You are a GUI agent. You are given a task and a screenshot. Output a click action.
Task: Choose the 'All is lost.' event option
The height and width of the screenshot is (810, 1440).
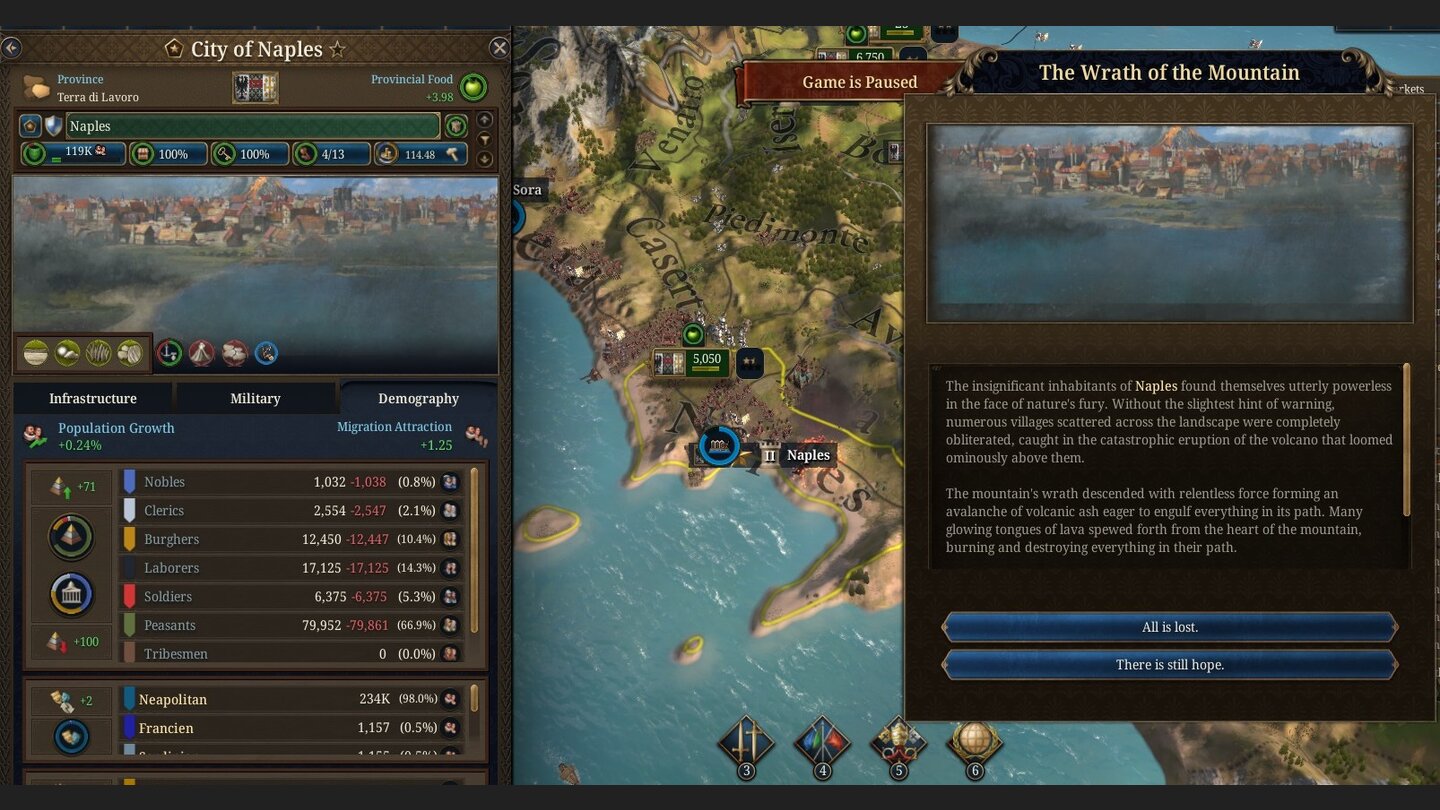click(x=1170, y=627)
